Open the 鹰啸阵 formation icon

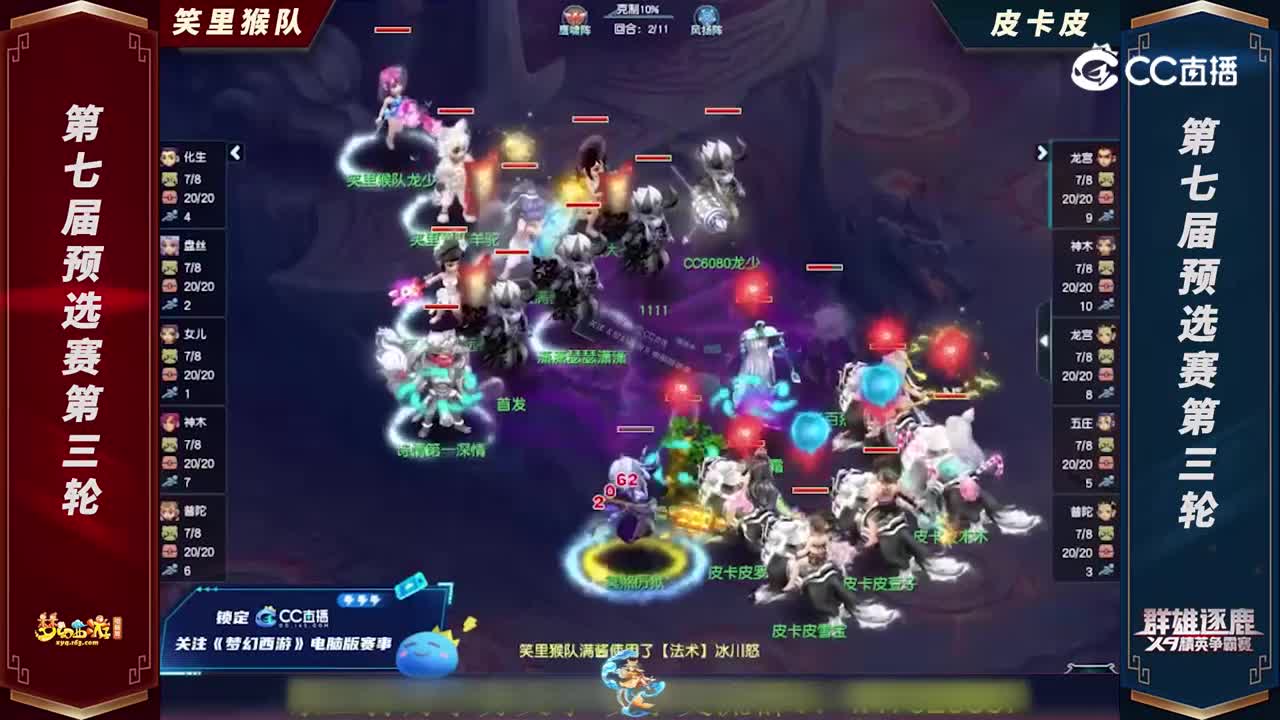(x=577, y=15)
